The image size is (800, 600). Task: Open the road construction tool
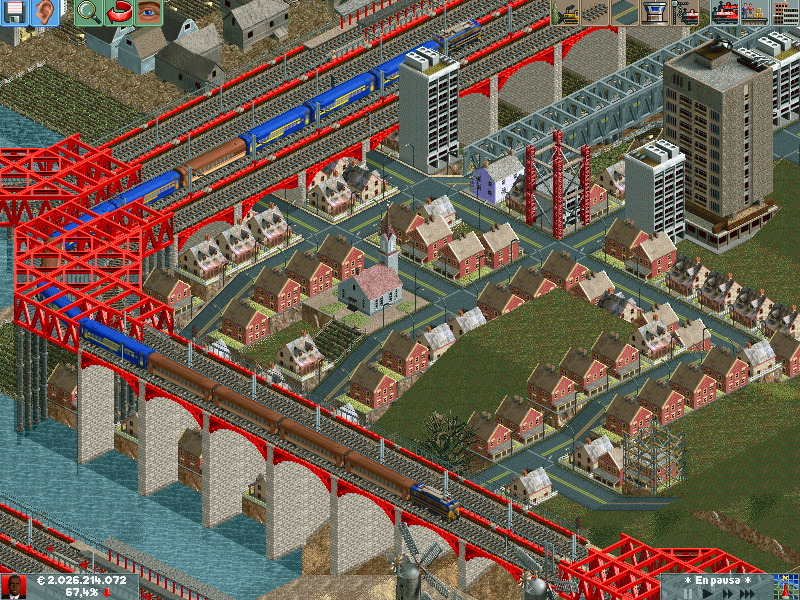pos(624,13)
